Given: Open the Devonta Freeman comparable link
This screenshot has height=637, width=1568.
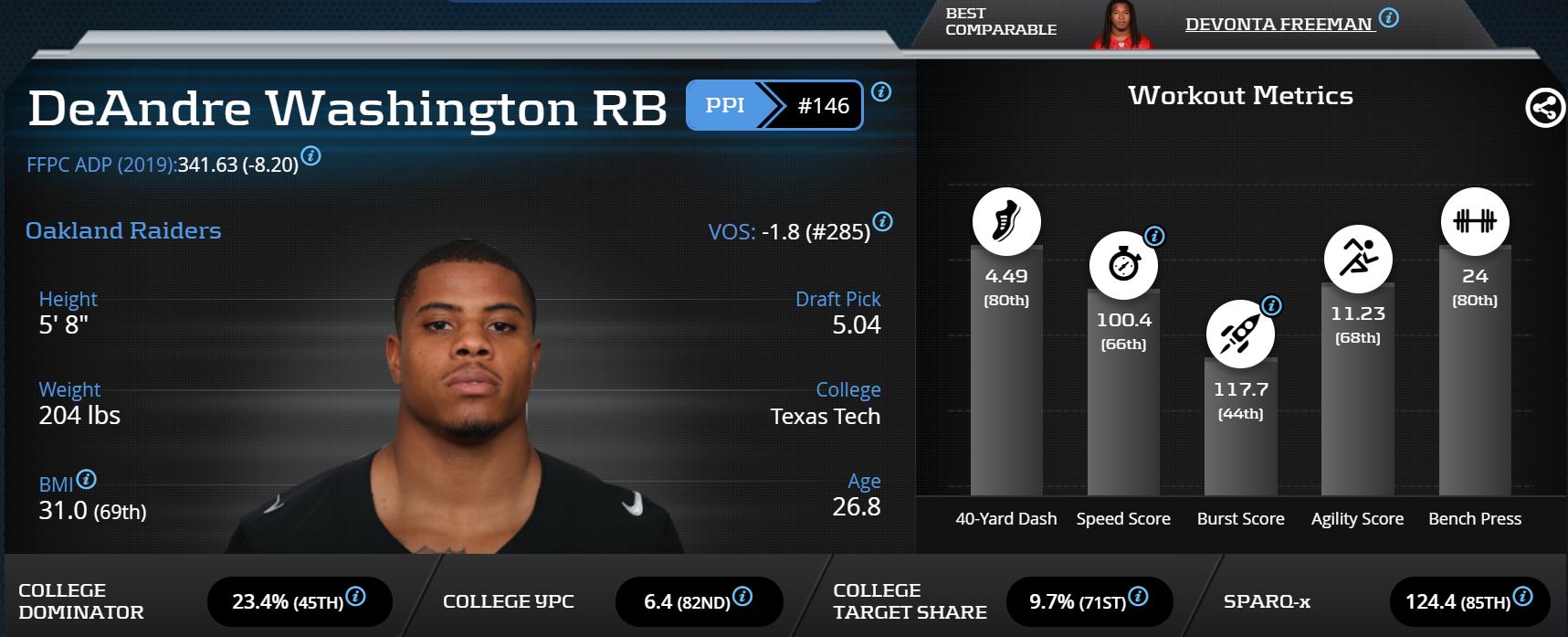Looking at the screenshot, I should point(1278,25).
